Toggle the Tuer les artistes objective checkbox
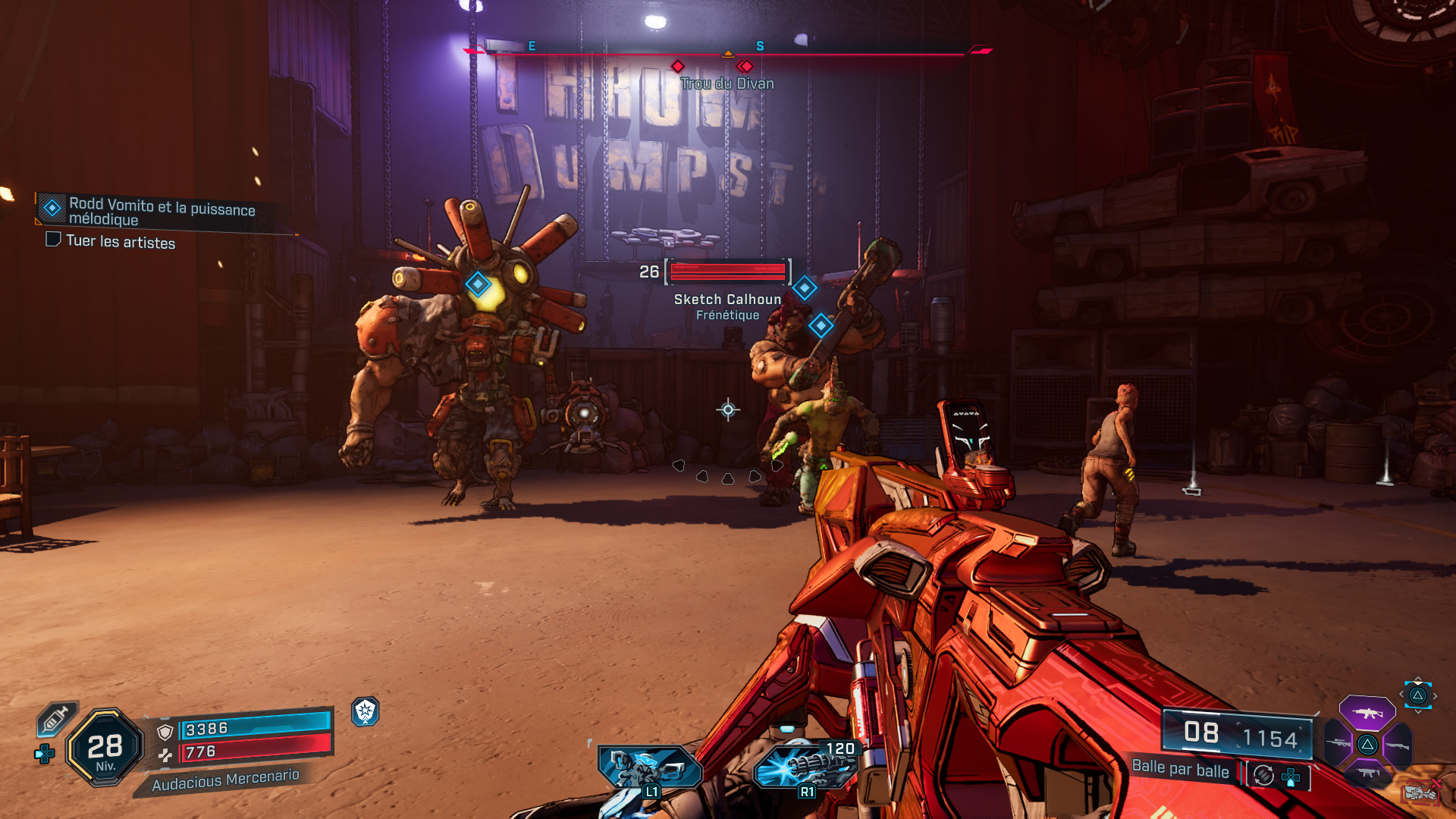Image resolution: width=1456 pixels, height=819 pixels. coord(53,240)
